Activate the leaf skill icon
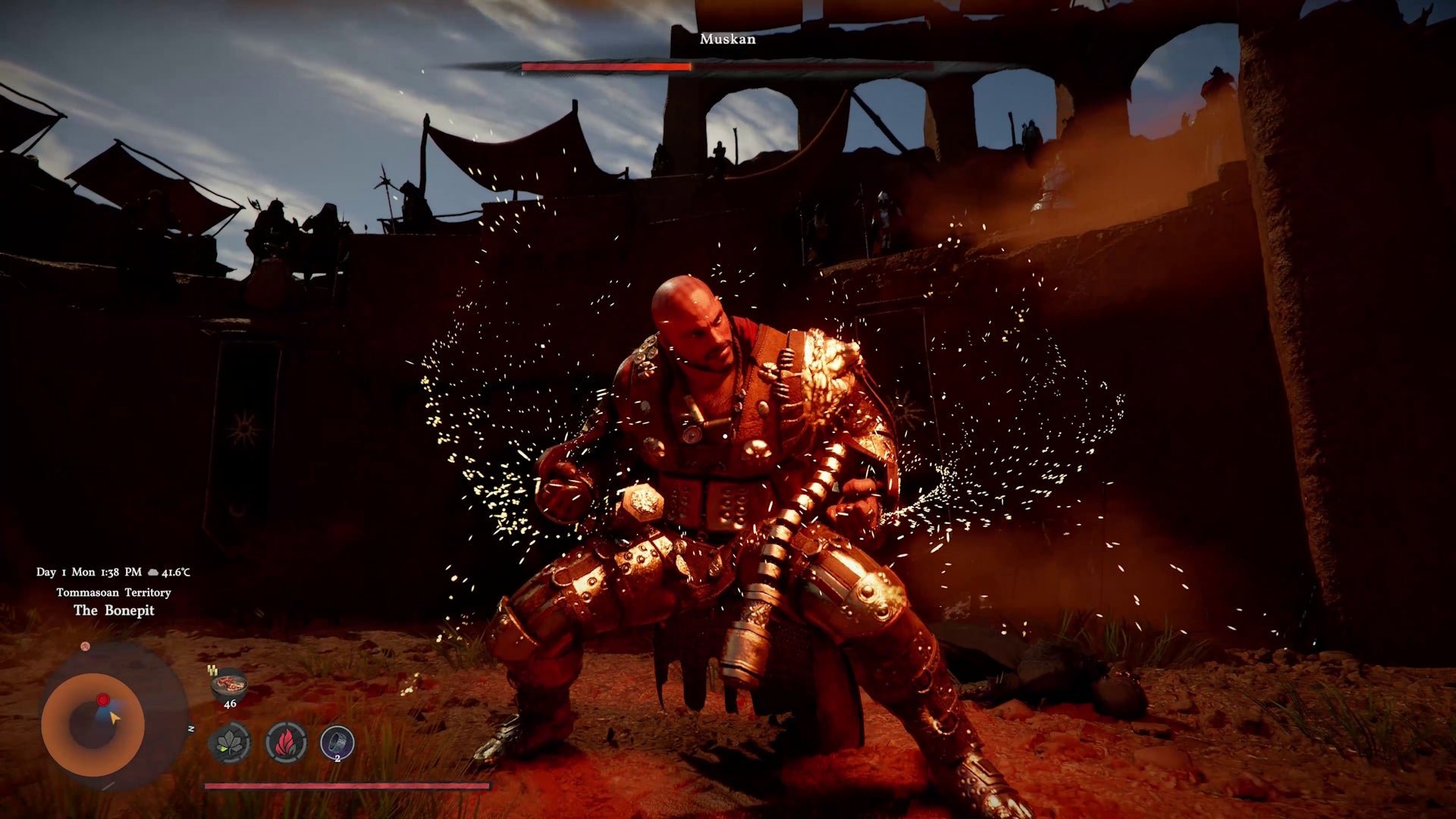 click(229, 742)
